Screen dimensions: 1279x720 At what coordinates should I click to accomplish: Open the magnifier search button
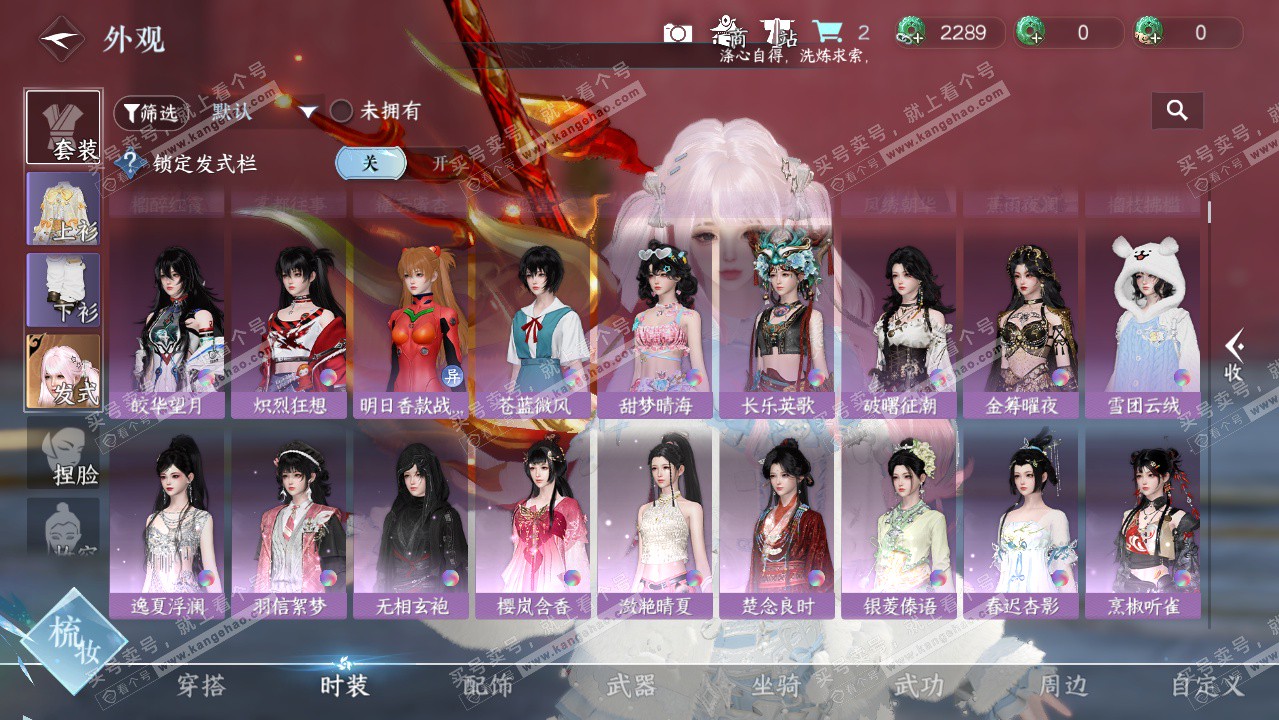tap(1177, 111)
